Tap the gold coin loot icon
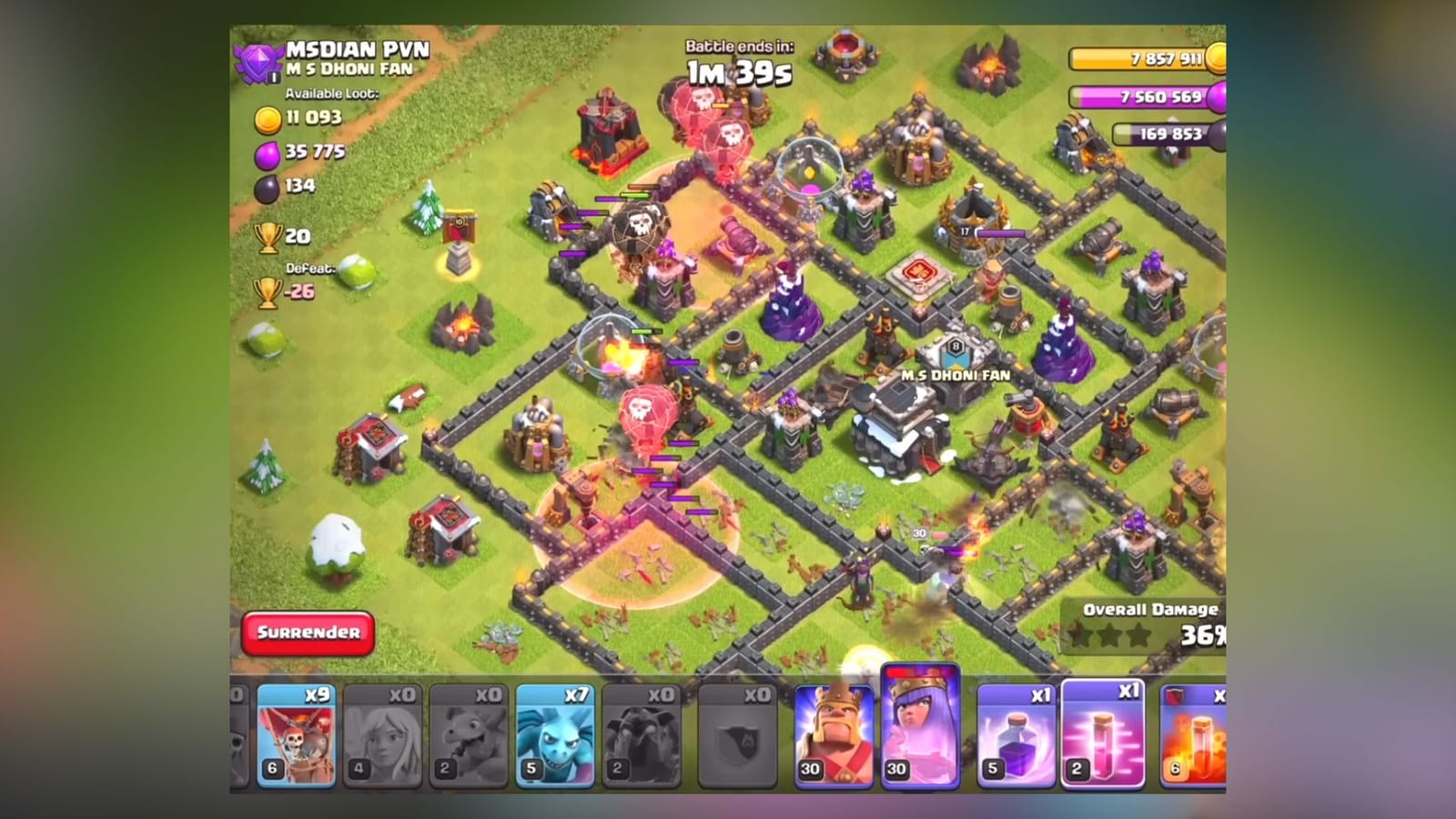The image size is (1456, 819). coord(268,116)
